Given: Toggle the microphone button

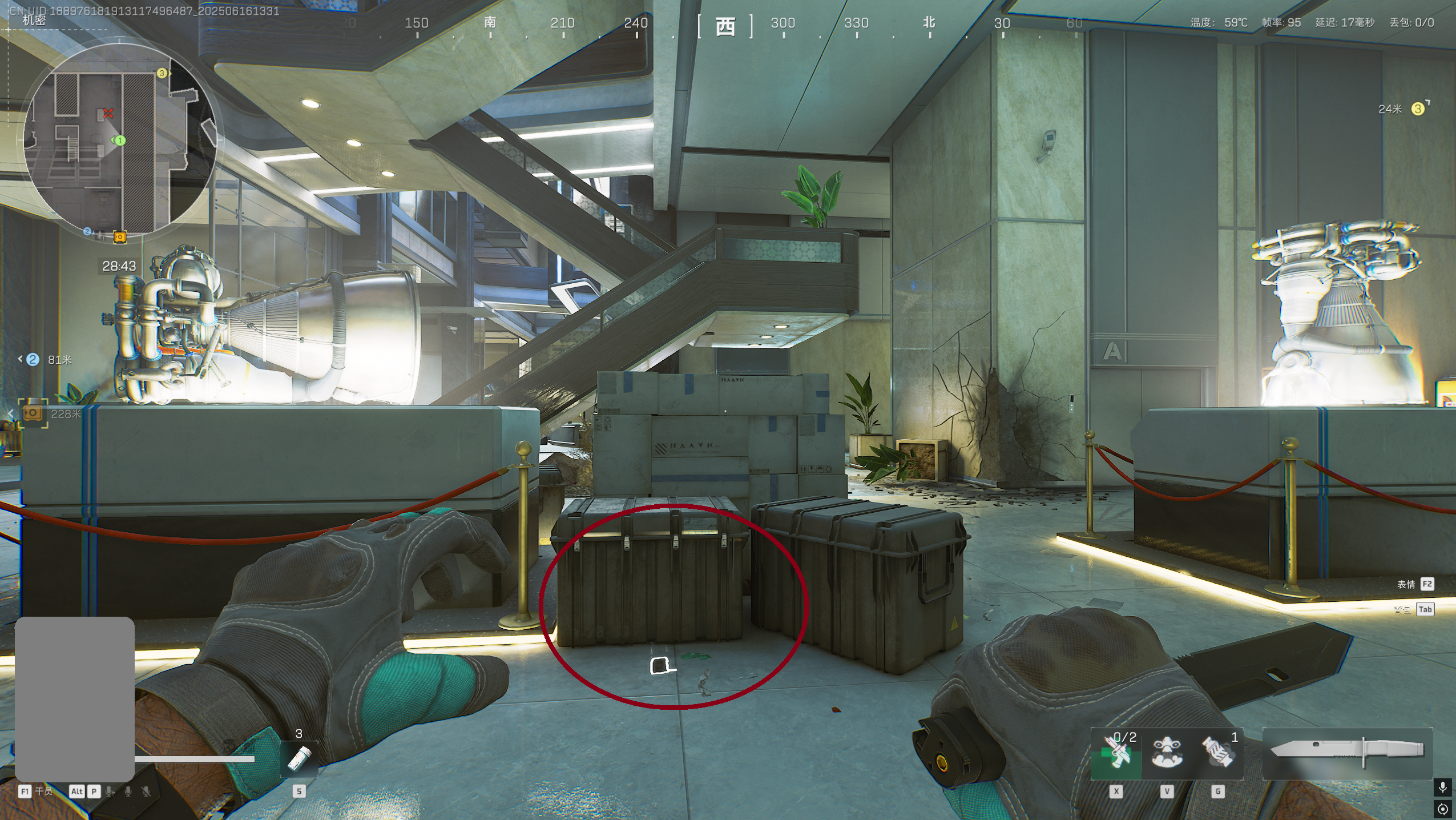Looking at the screenshot, I should pyautogui.click(x=1443, y=787).
